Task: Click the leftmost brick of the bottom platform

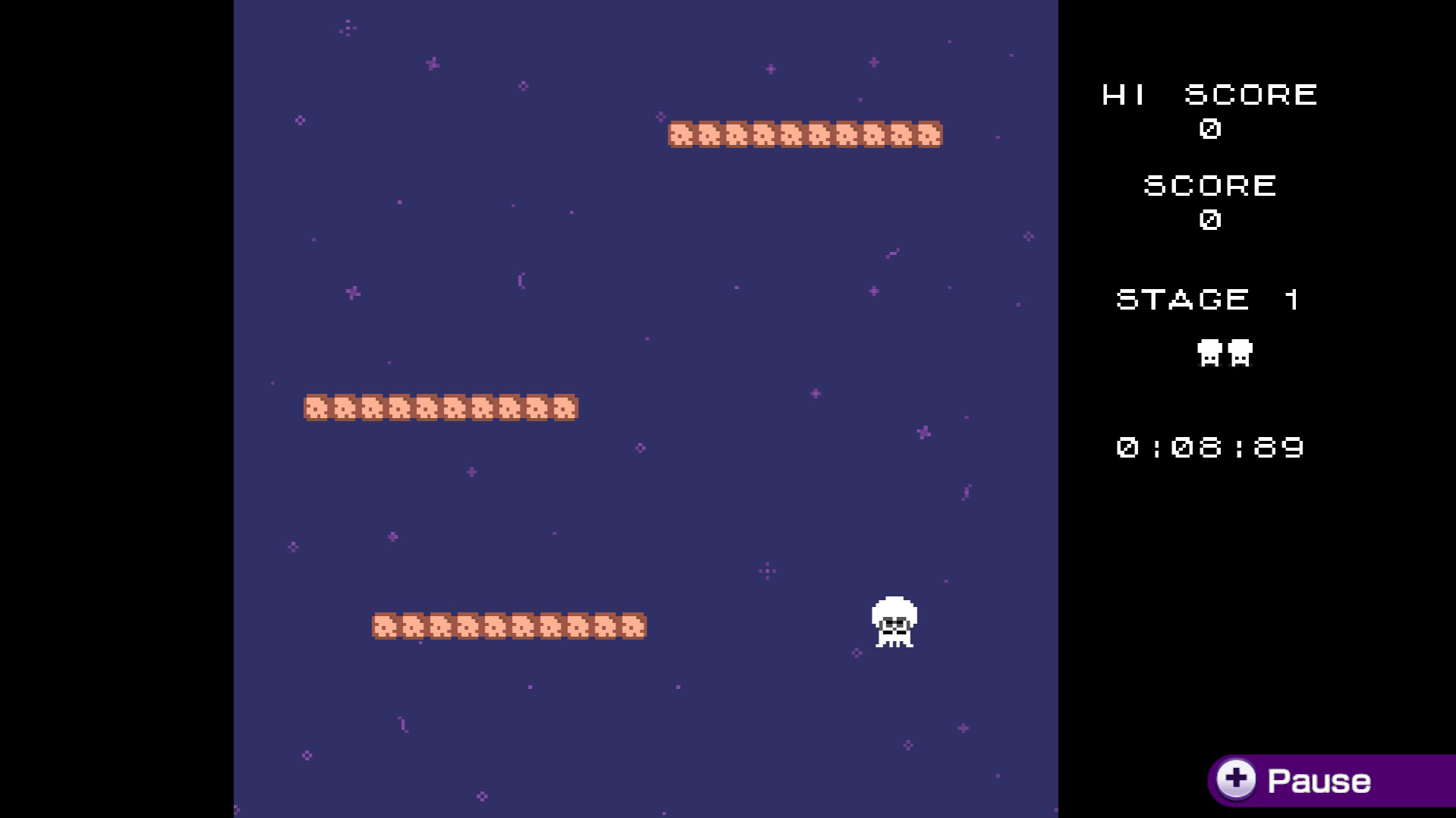Action: pos(385,625)
